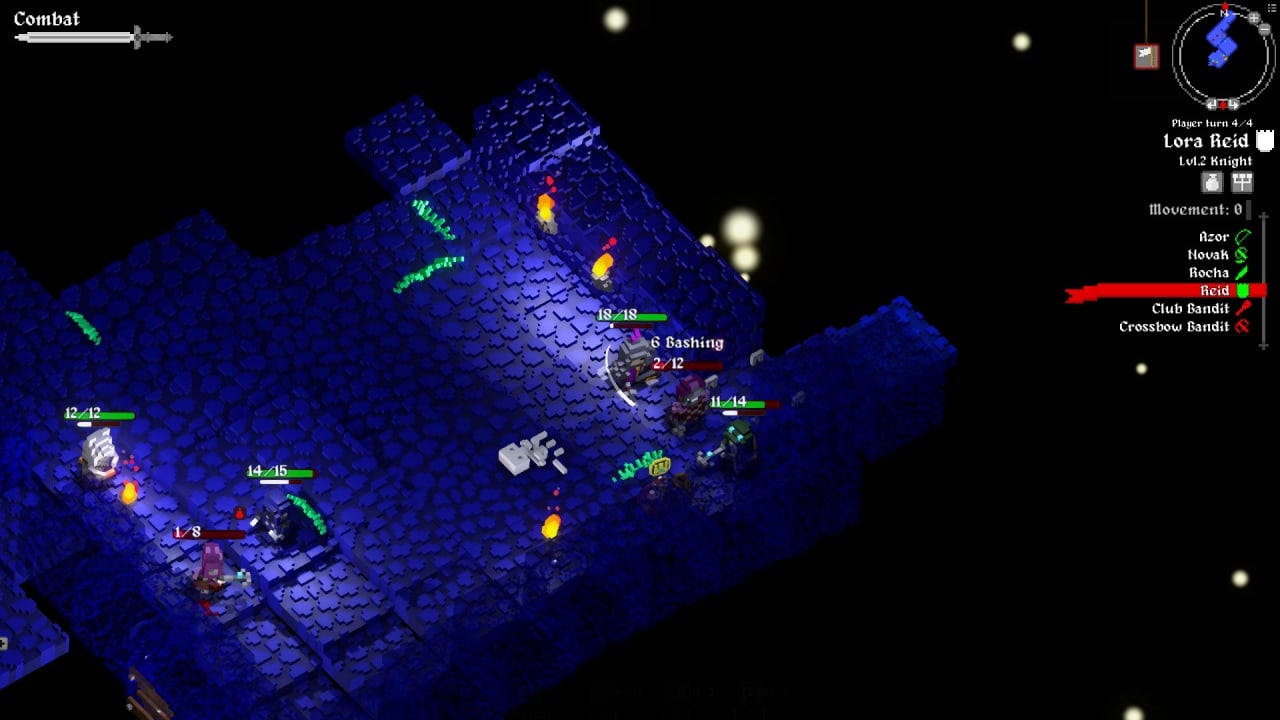Rotate the minimap using right arrow
Image resolution: width=1280 pixels, height=720 pixels.
point(1232,104)
